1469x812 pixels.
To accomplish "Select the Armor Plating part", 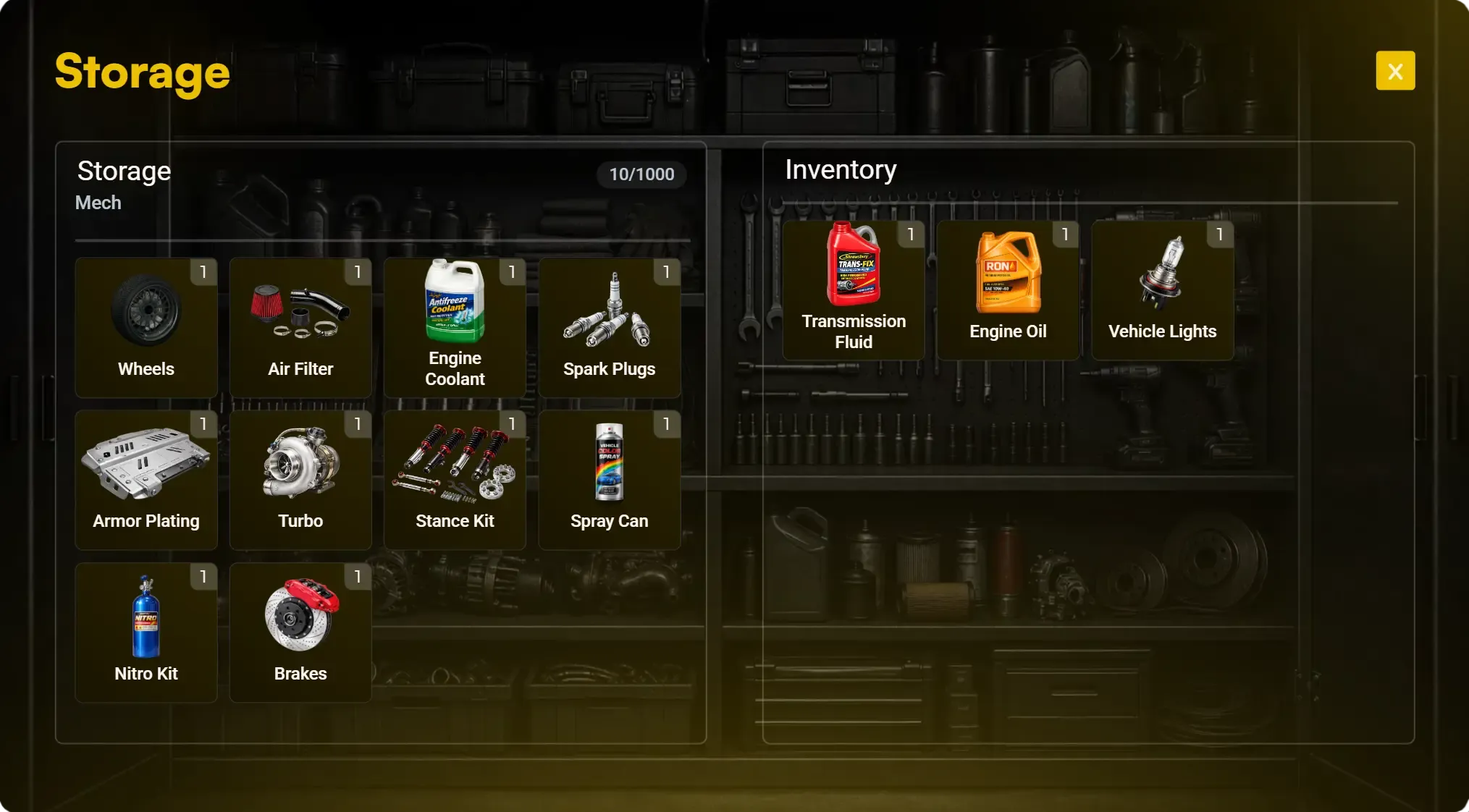I will tap(146, 479).
